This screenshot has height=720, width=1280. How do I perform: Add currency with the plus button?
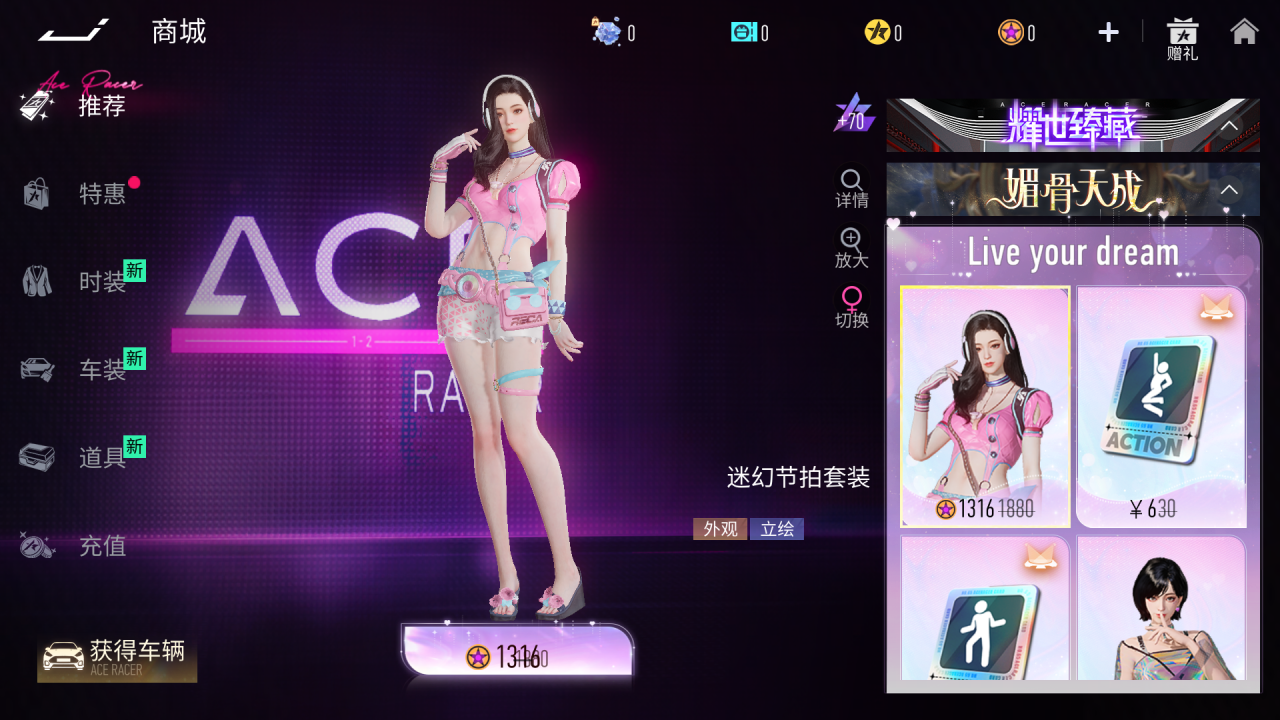1108,33
